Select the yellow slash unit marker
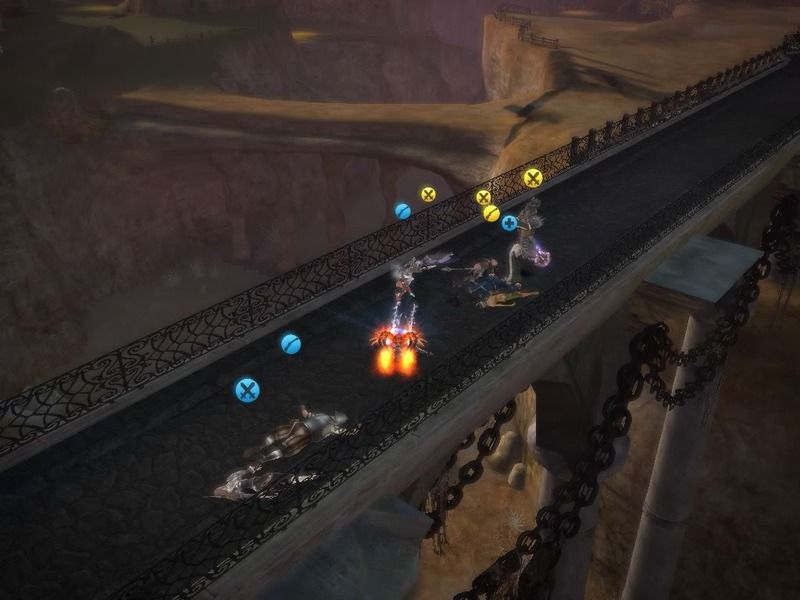The image size is (800, 600). pos(491,213)
